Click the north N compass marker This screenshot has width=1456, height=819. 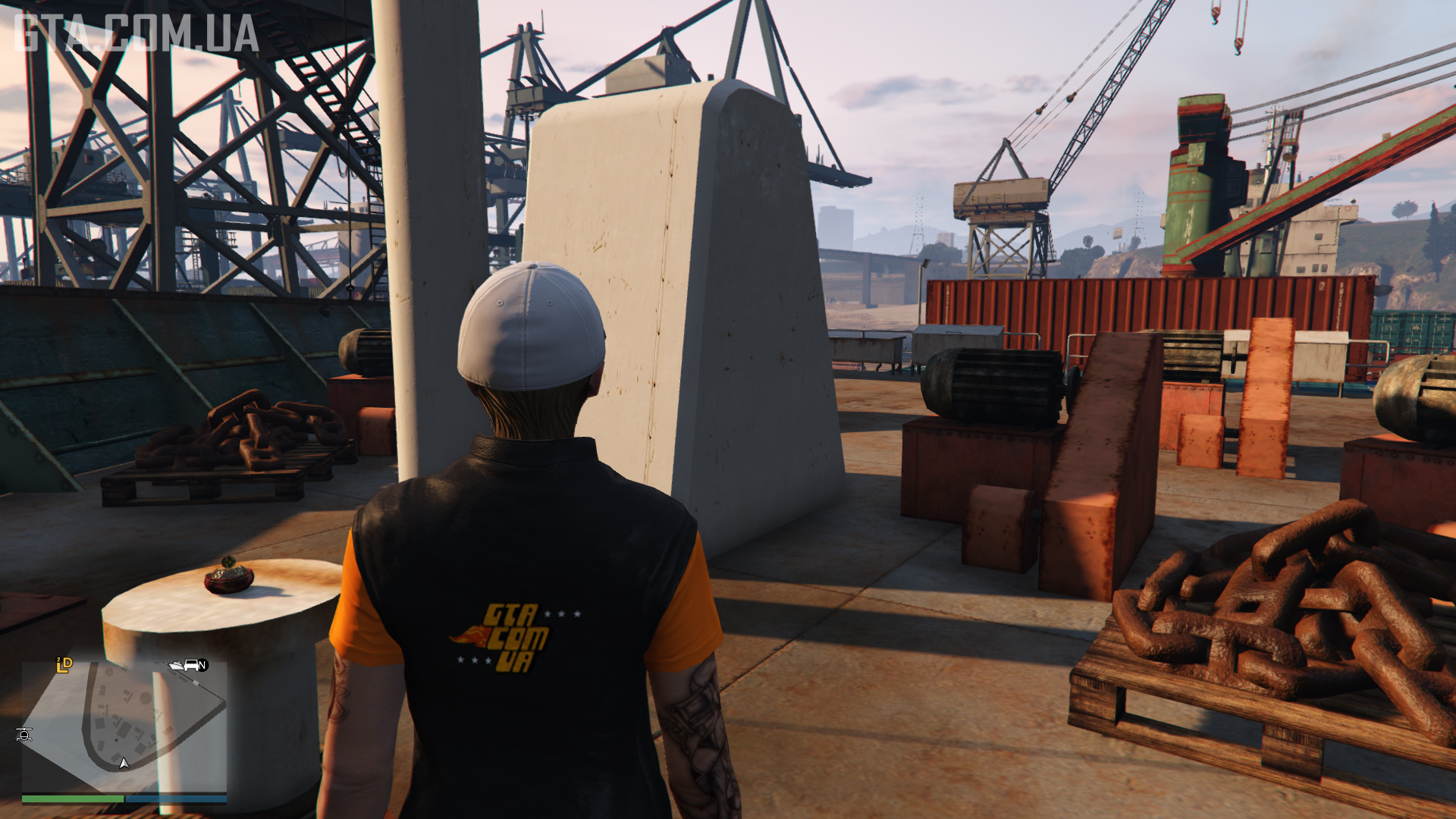pyautogui.click(x=202, y=665)
